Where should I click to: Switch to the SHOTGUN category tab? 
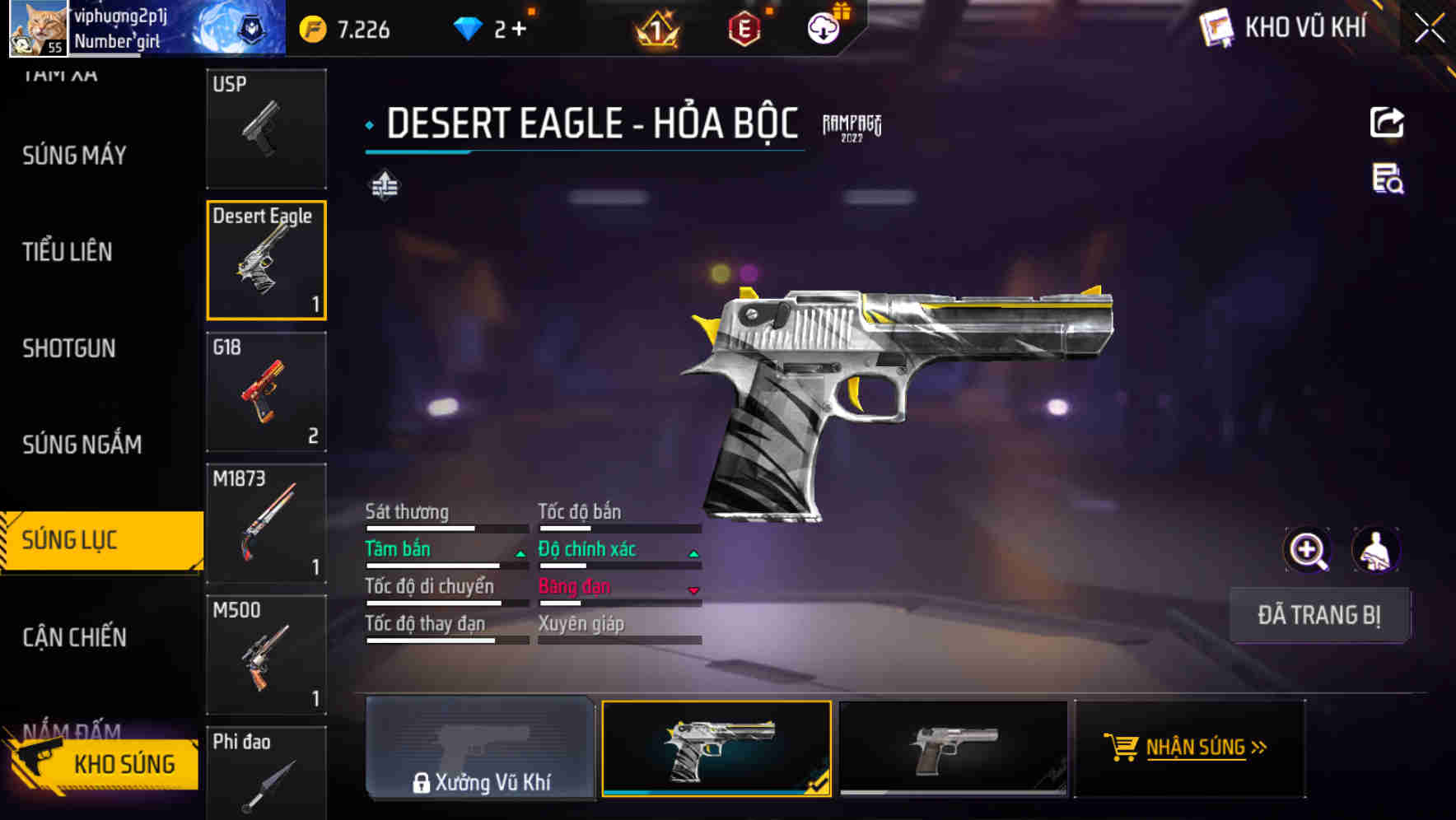pos(70,348)
